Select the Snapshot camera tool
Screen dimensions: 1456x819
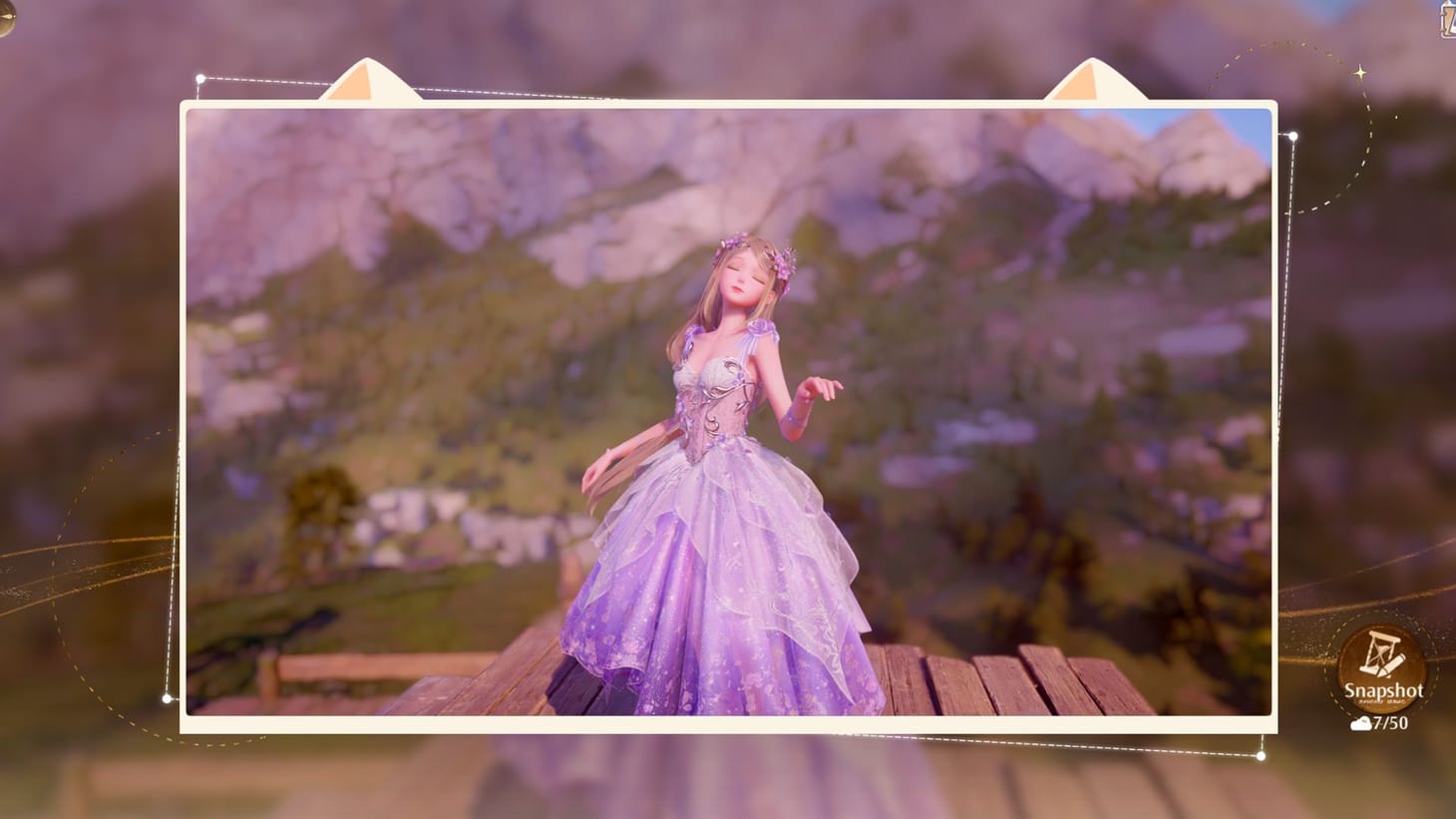coord(1380,668)
